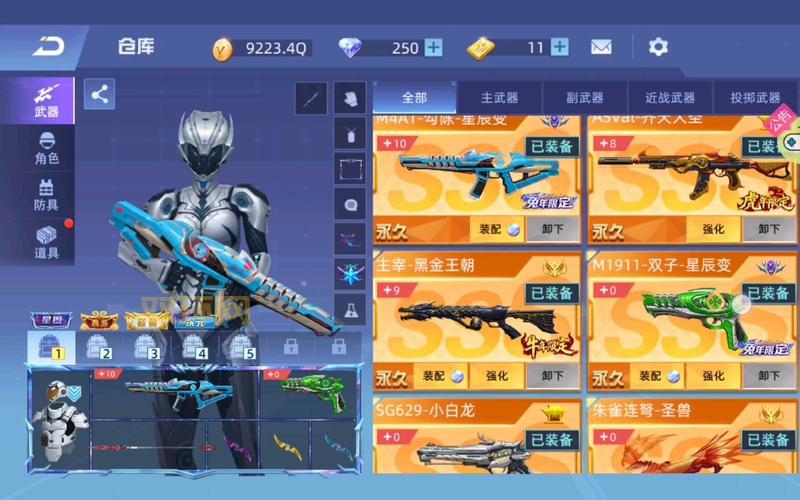
Task: Unequip the M4A1 with its 卸下 button
Action: pyautogui.click(x=552, y=229)
